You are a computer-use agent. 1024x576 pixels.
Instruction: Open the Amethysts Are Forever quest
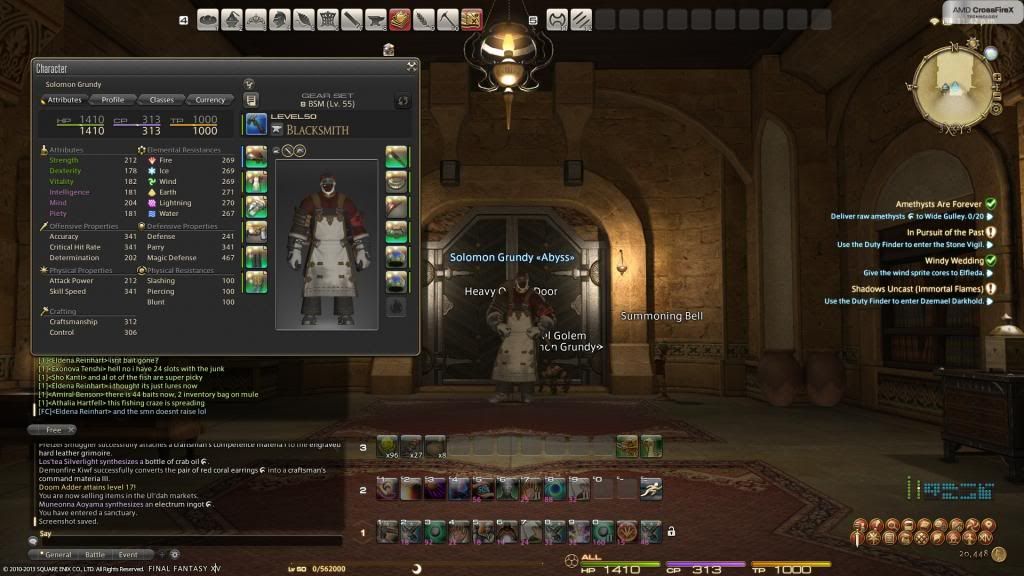tap(938, 204)
